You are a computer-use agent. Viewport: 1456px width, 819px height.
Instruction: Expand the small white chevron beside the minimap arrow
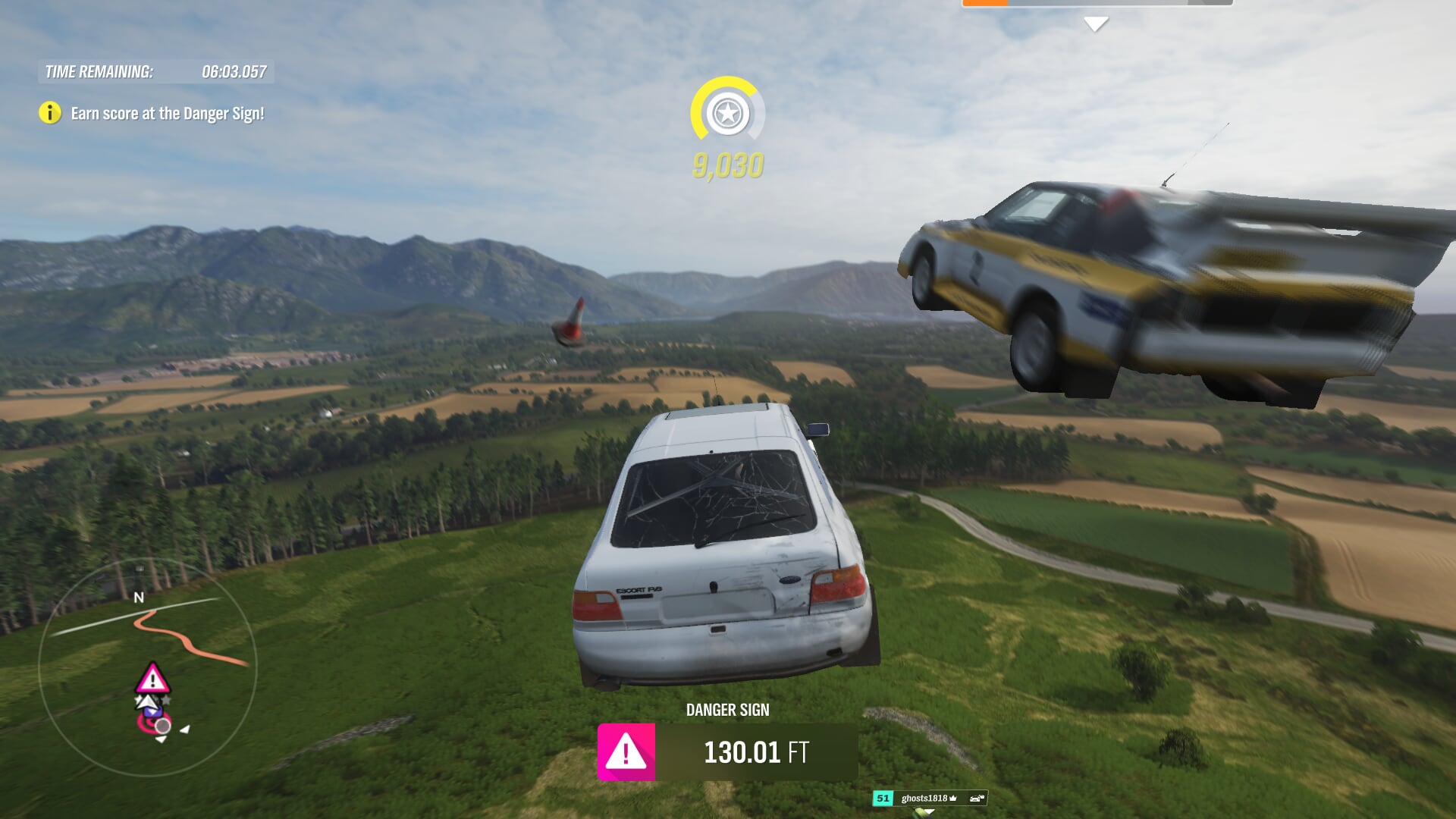(184, 730)
